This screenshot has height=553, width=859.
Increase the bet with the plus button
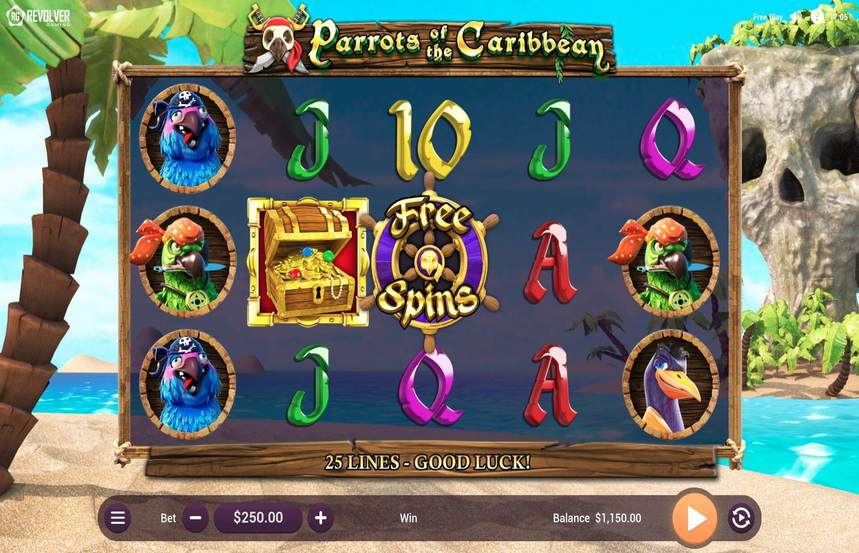[x=320, y=518]
